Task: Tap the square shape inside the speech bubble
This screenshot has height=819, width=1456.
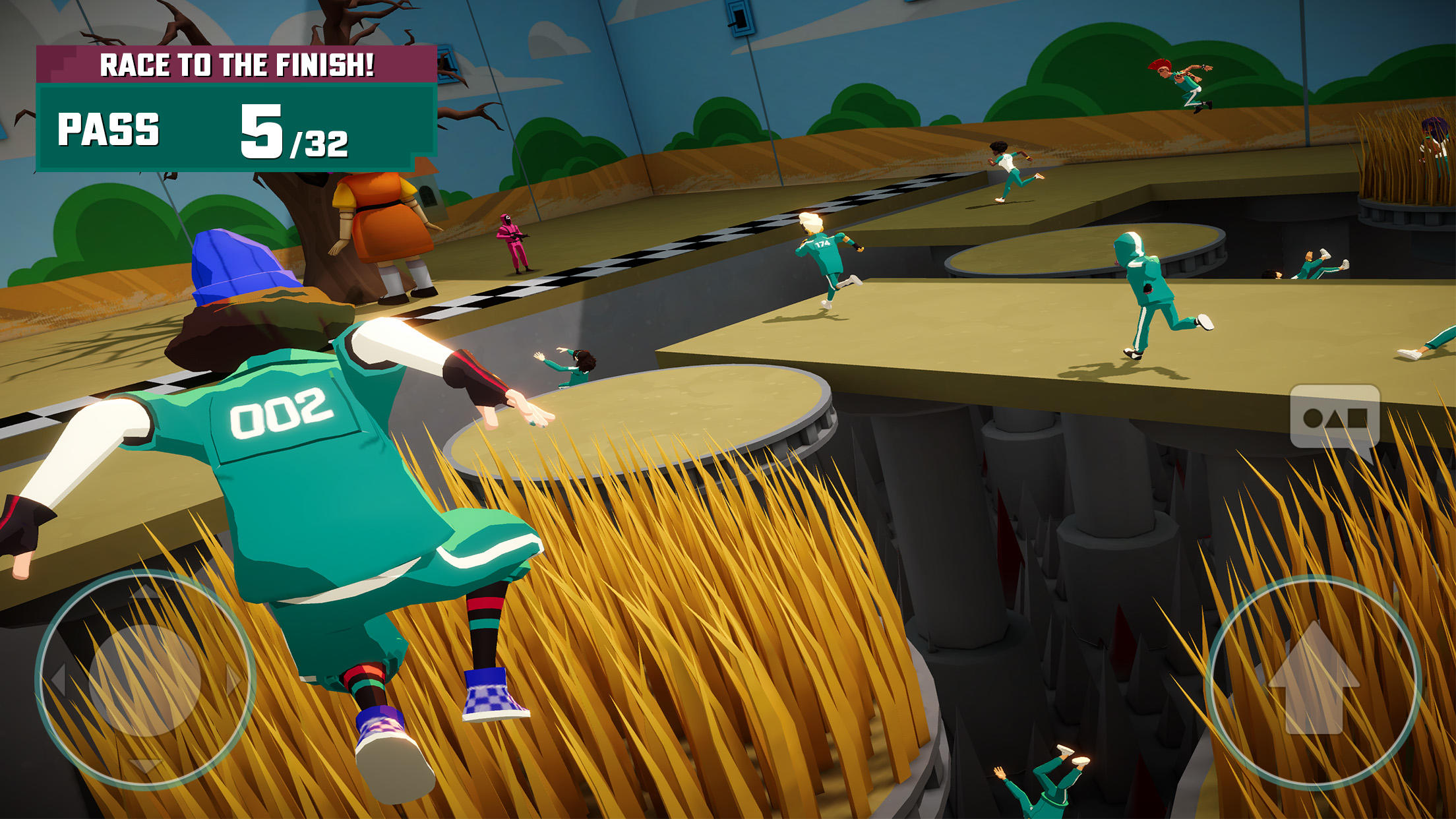Action: pyautogui.click(x=1357, y=417)
